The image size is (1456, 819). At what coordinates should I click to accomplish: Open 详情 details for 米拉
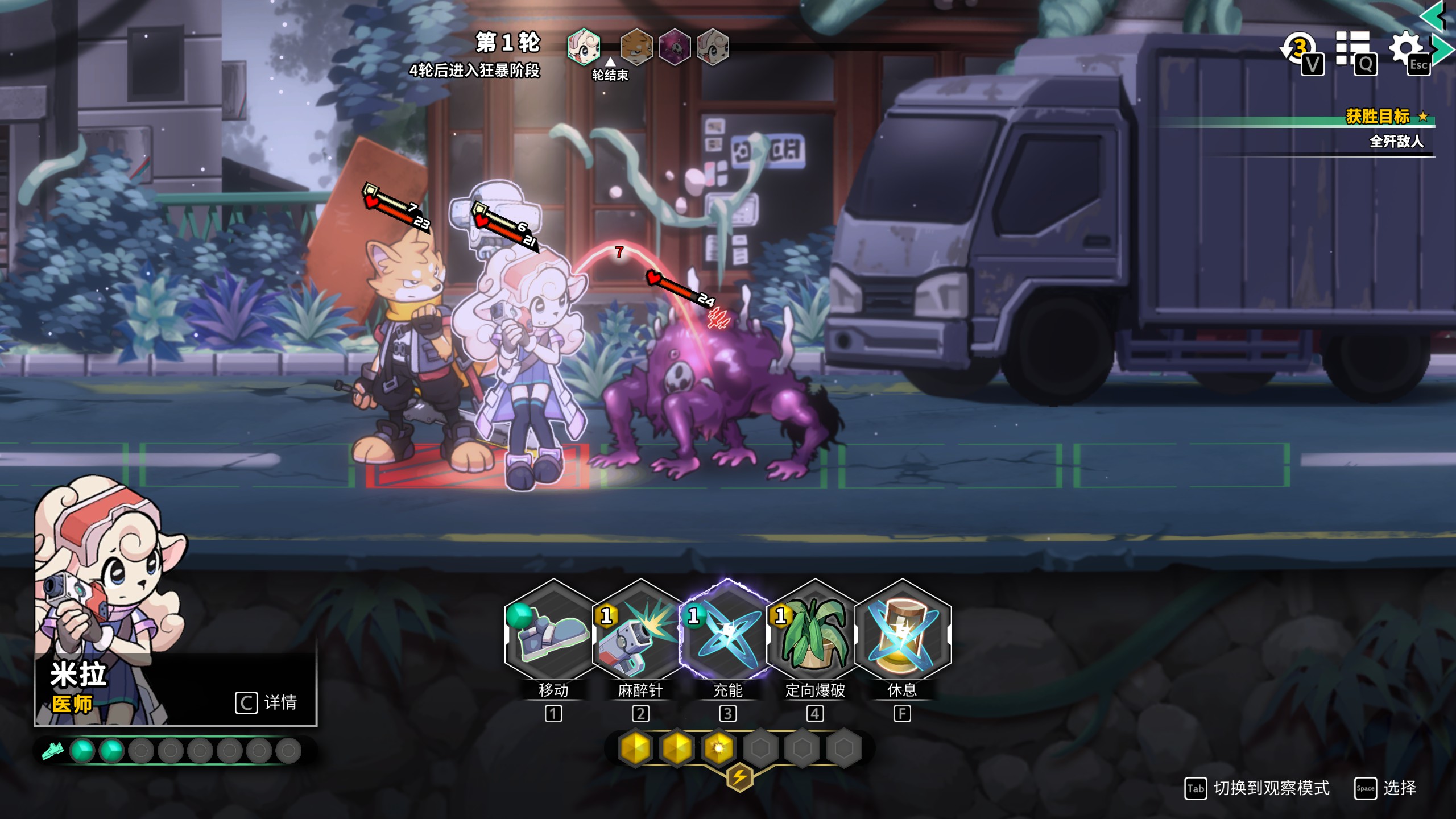click(266, 702)
